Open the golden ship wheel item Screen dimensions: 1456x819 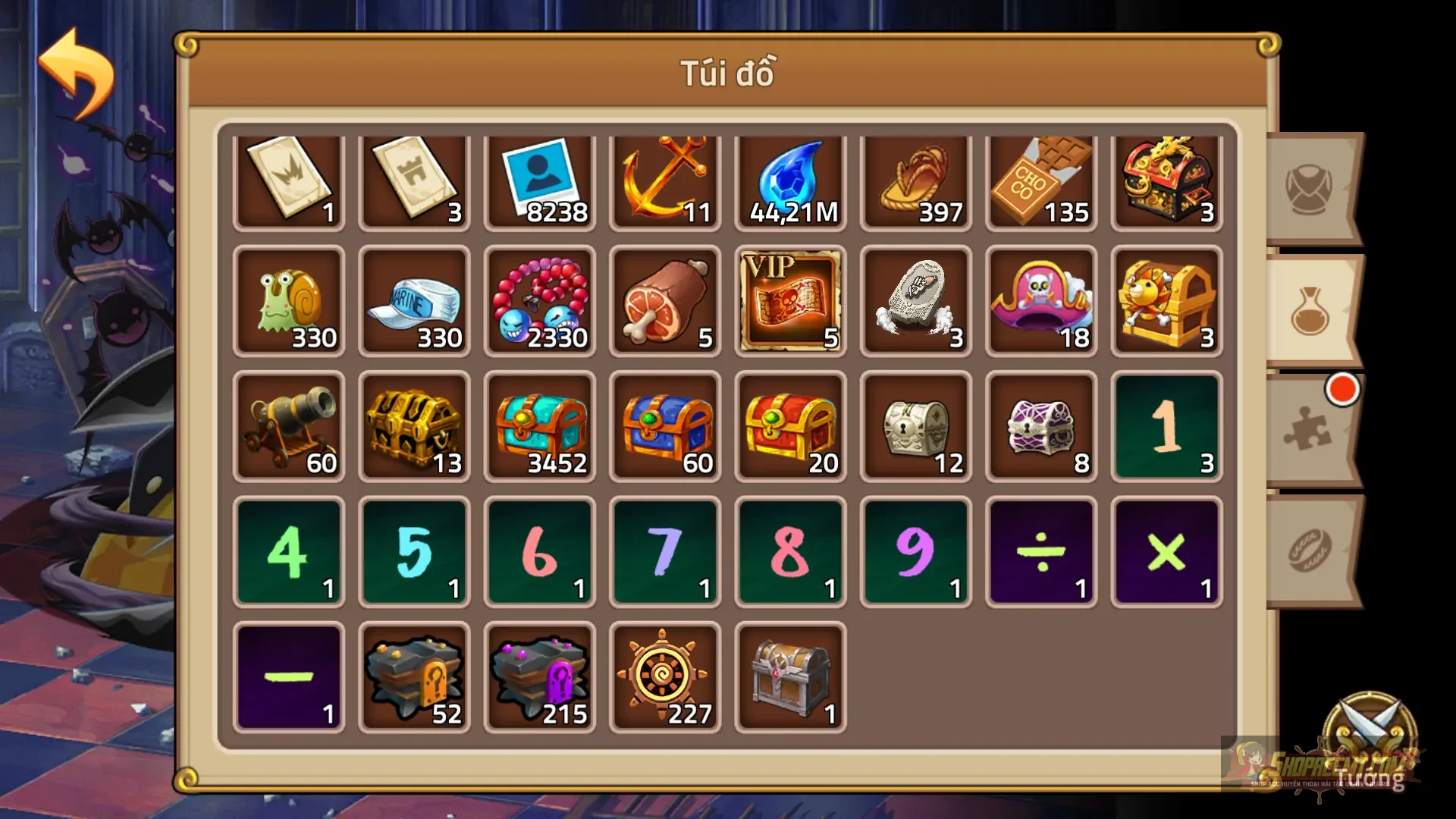click(x=665, y=675)
